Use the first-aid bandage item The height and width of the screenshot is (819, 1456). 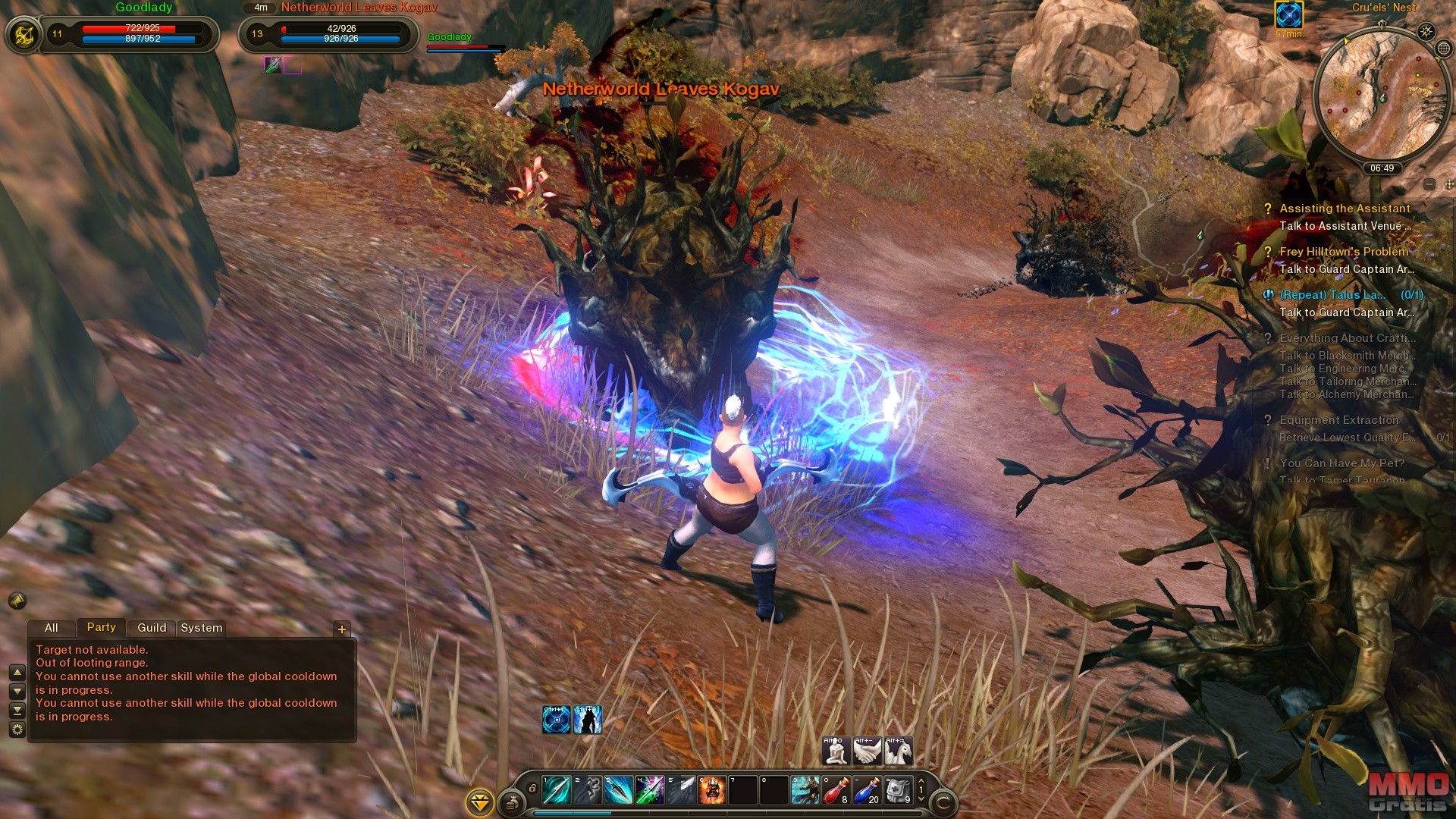[898, 790]
